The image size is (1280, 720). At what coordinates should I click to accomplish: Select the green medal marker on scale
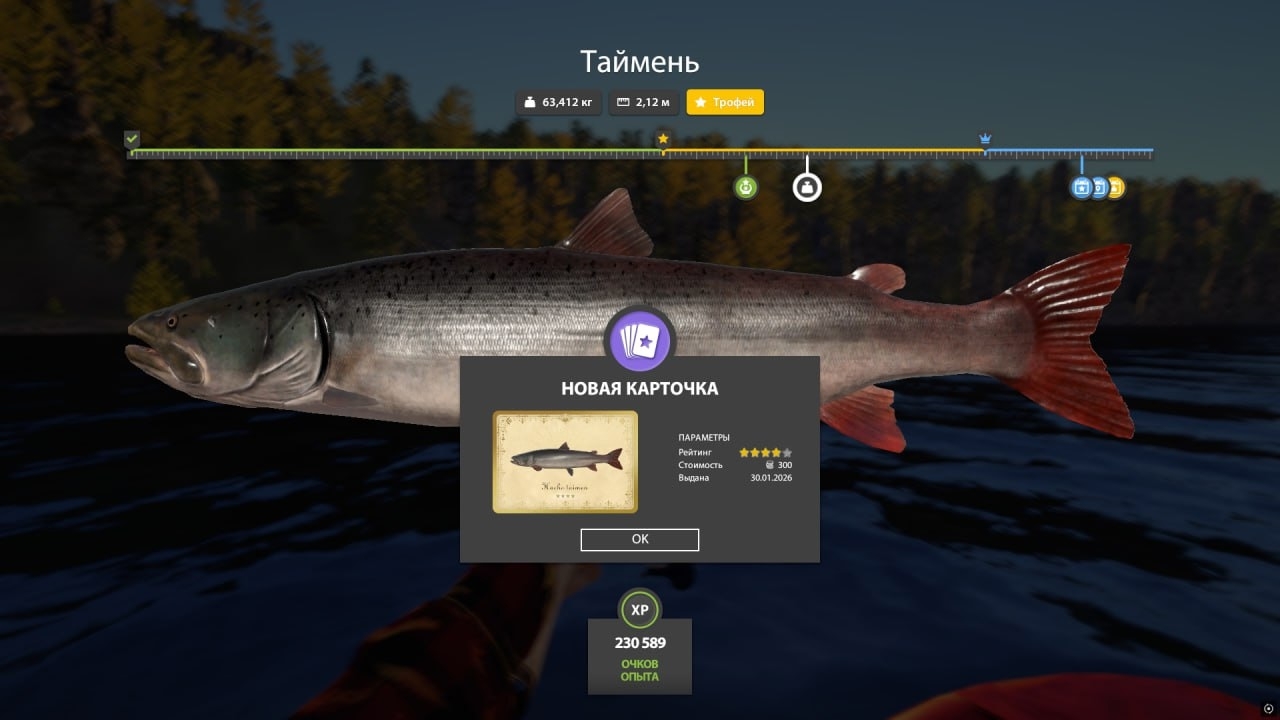click(745, 187)
